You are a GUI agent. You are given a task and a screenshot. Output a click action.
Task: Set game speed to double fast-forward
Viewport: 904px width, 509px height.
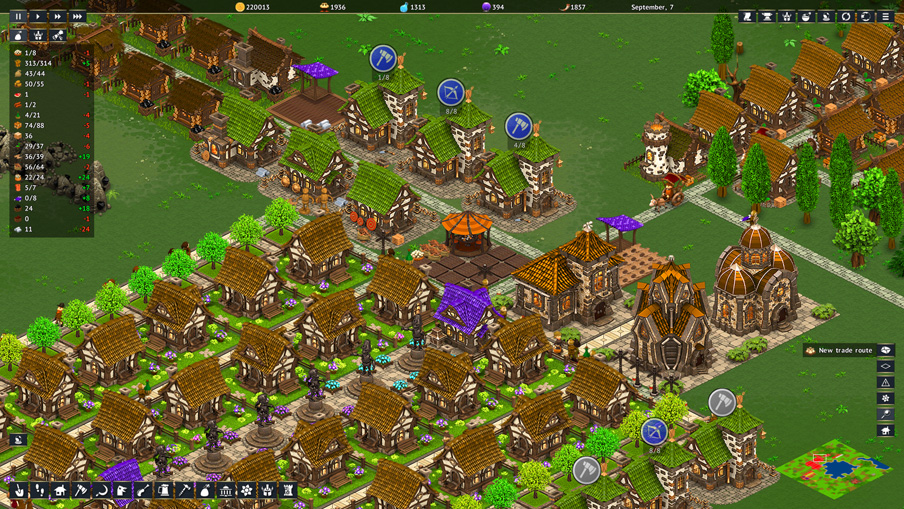pos(57,16)
